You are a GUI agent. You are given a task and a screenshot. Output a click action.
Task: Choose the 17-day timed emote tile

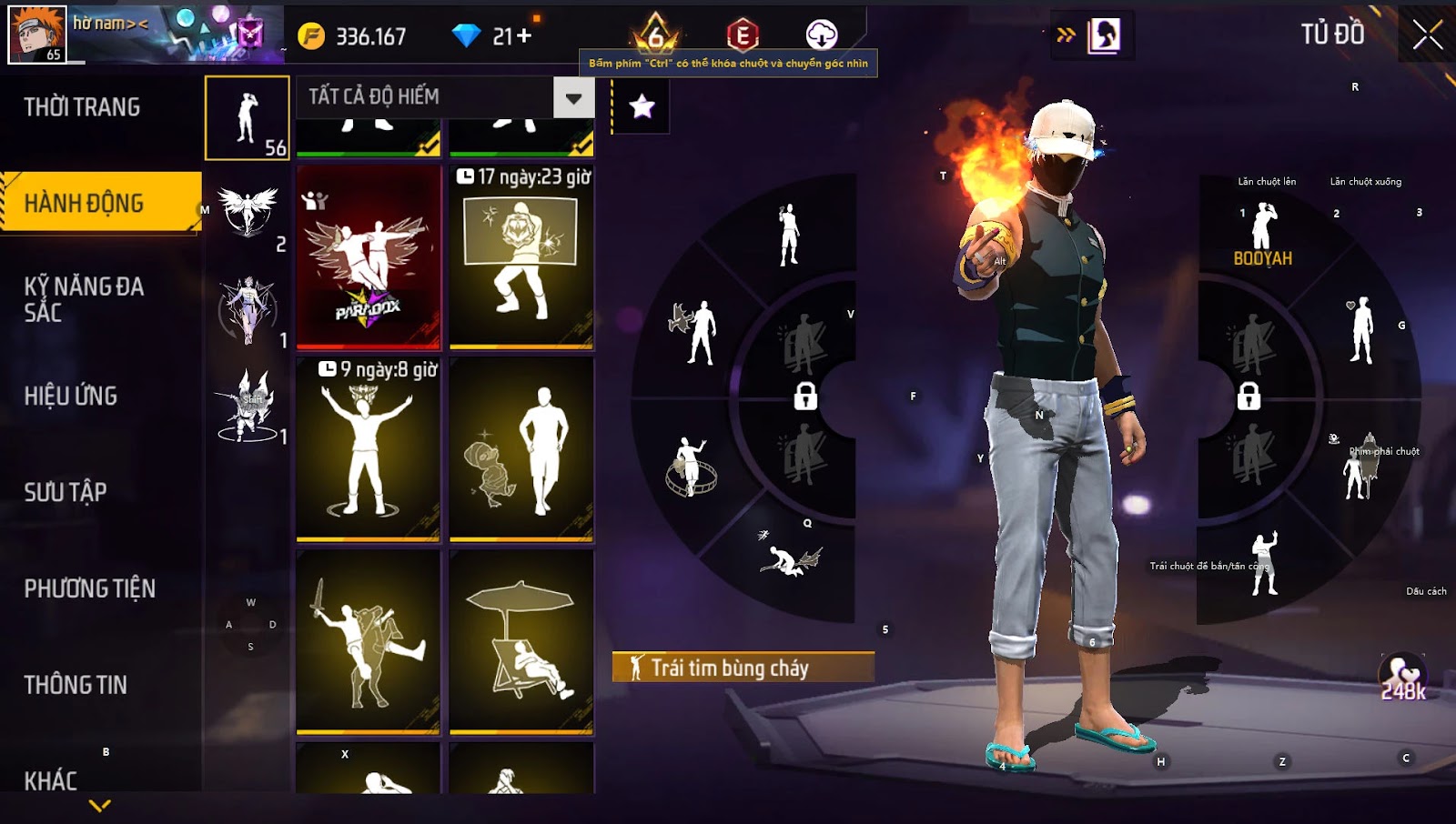click(x=521, y=257)
